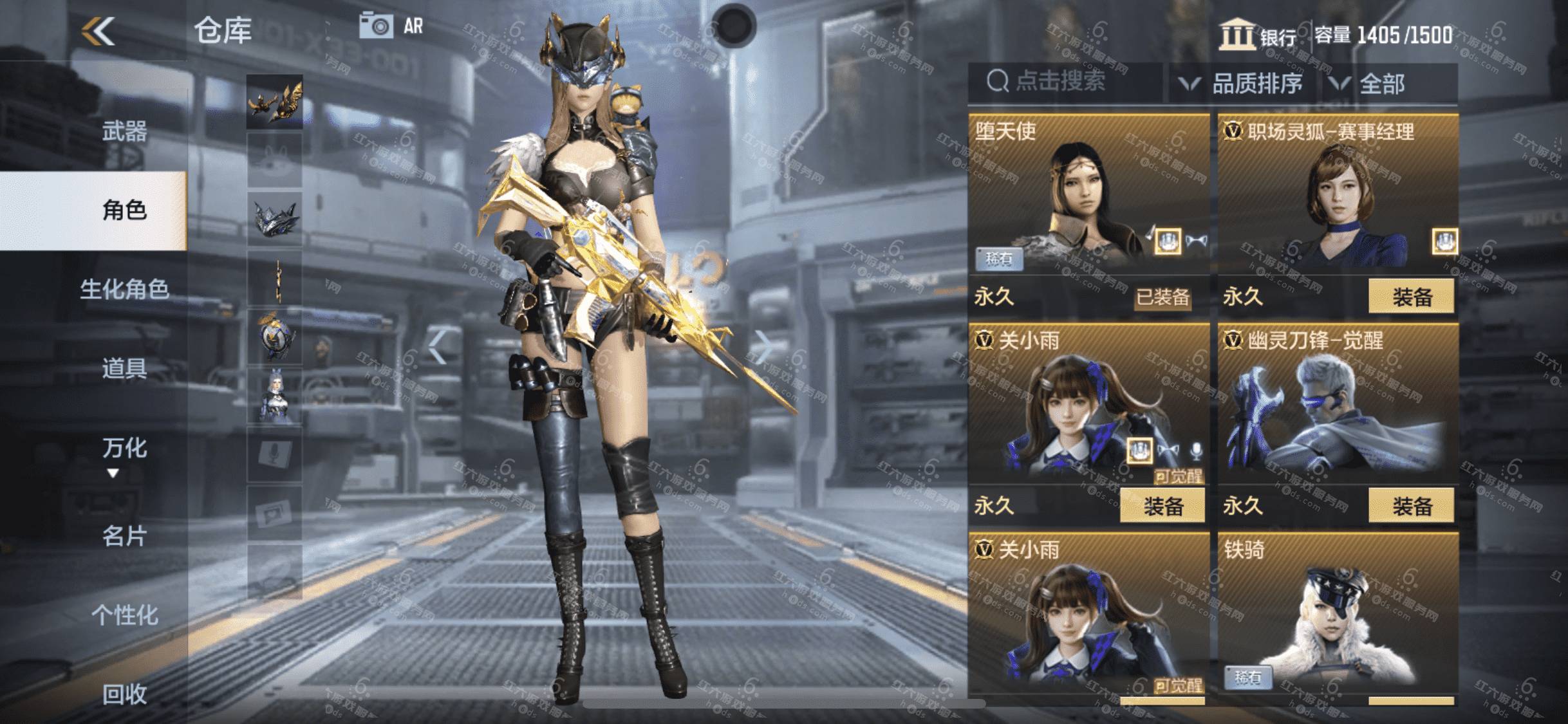Show previous character with left arrow

[x=438, y=348]
